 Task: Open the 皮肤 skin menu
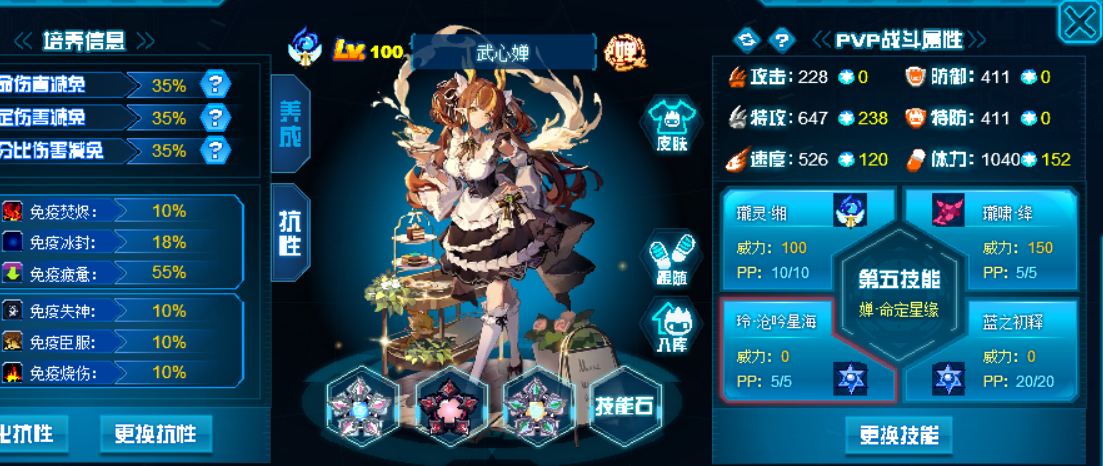[671, 125]
